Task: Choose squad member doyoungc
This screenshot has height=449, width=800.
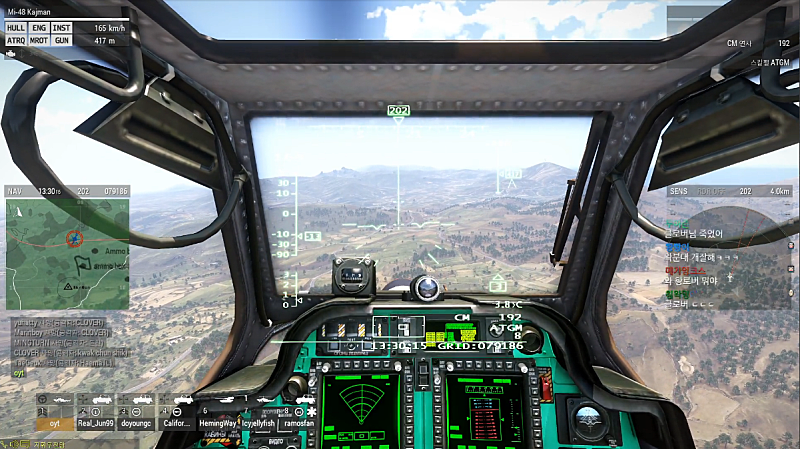Action: pos(136,422)
